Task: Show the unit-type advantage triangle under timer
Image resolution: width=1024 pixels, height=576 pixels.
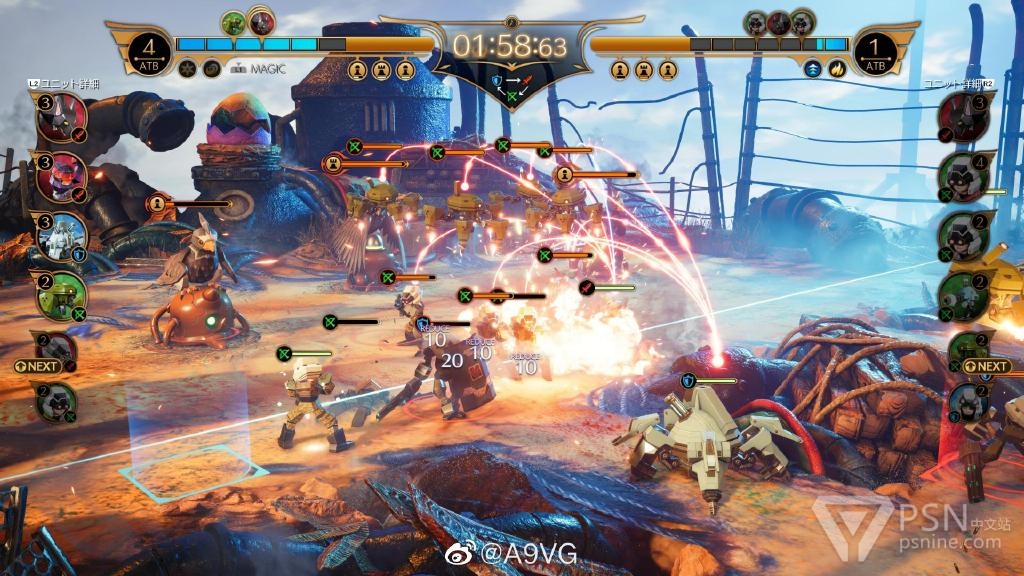Action: [512, 85]
